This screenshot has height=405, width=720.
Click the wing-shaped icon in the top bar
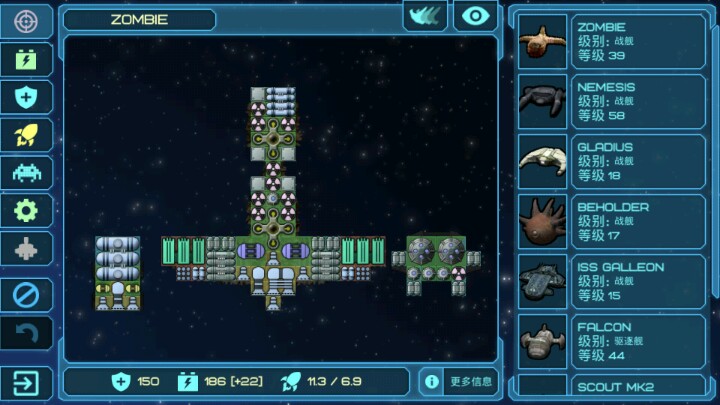coord(425,16)
